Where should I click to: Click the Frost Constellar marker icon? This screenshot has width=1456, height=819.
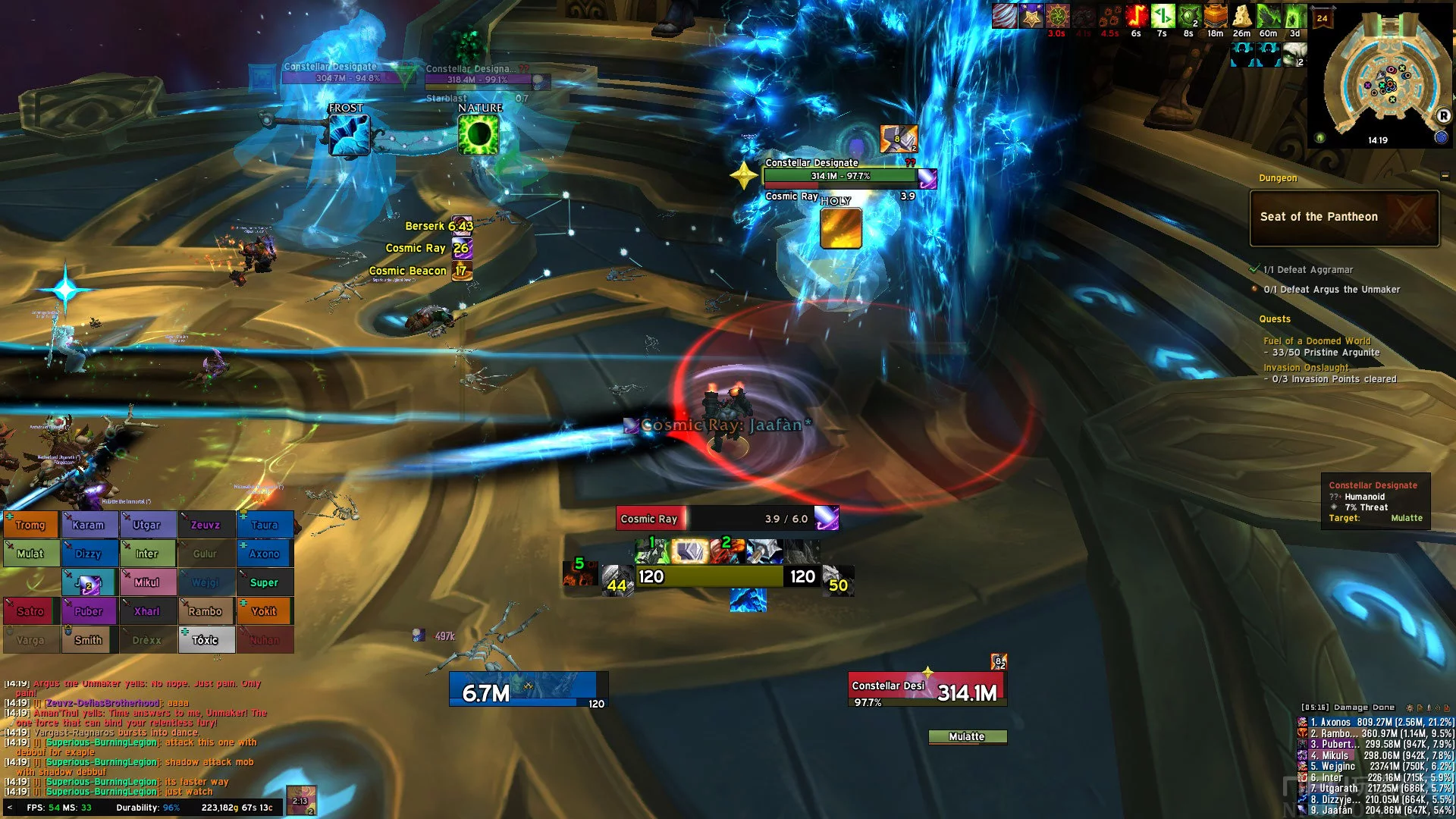[x=349, y=135]
